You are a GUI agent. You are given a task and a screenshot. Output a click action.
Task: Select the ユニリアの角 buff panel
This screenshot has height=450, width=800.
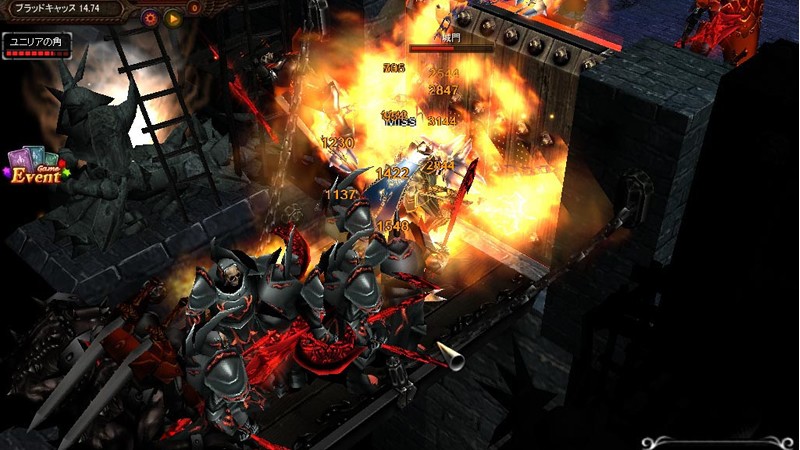(37, 45)
